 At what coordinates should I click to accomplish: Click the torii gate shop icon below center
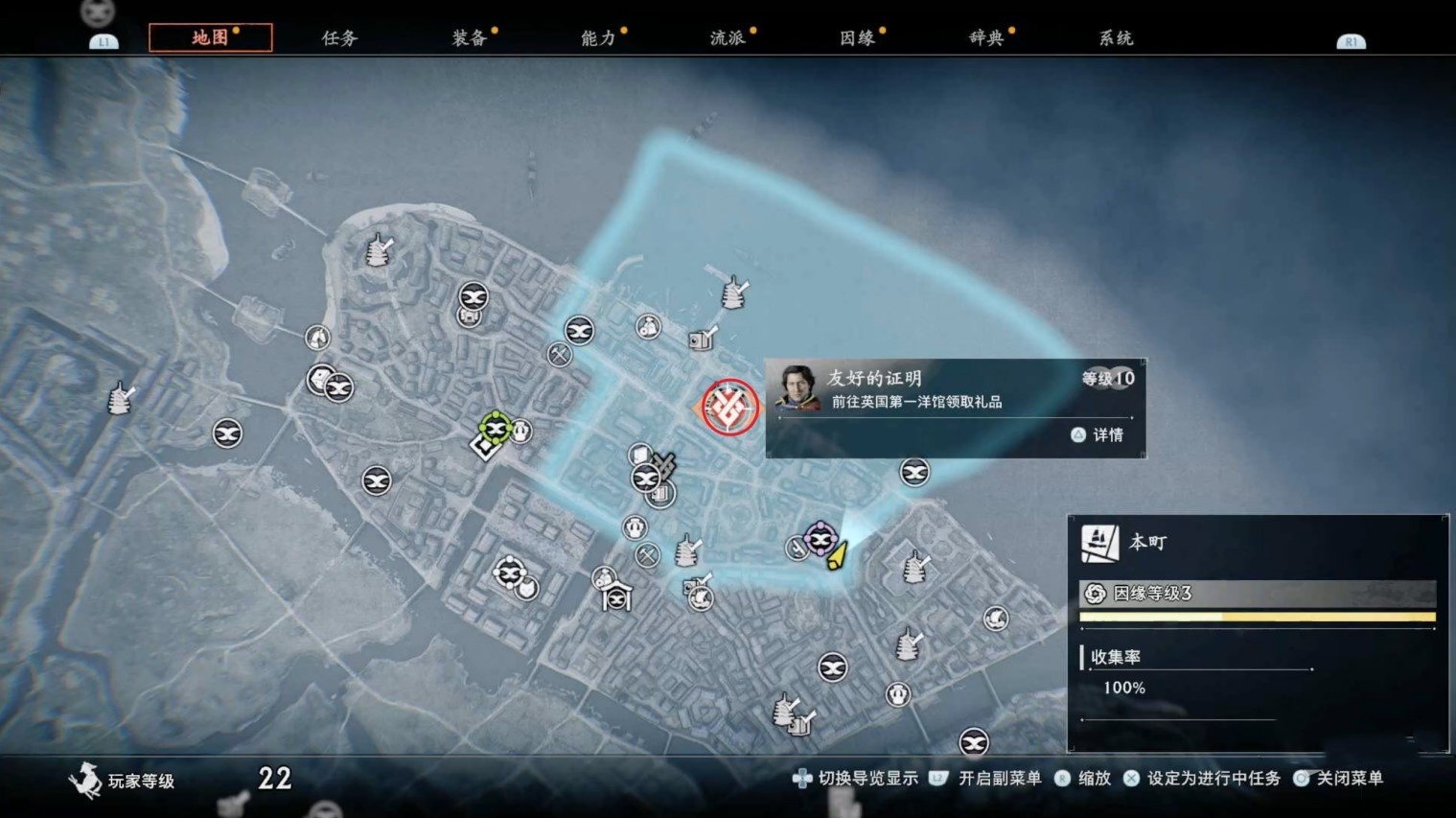point(616,596)
